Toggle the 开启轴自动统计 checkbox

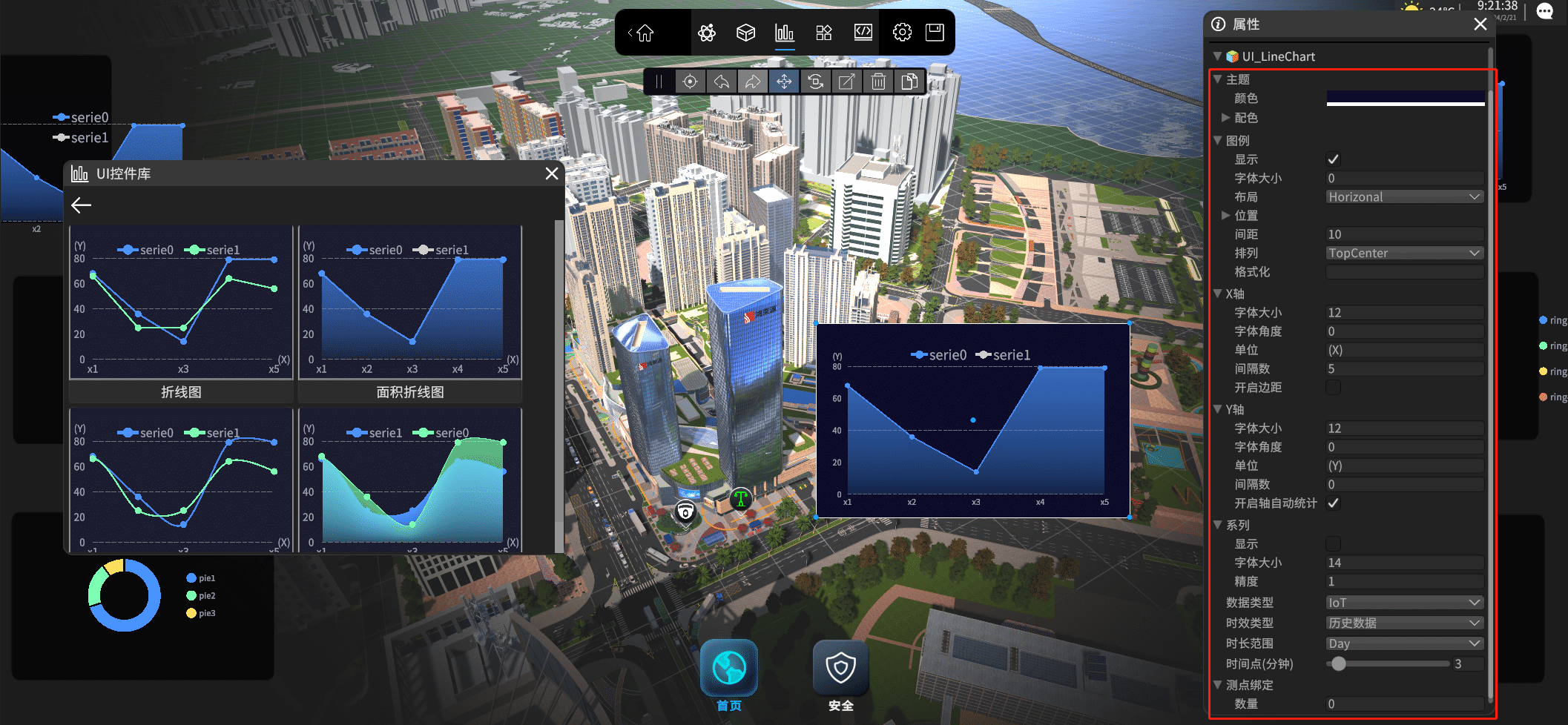pos(1333,503)
